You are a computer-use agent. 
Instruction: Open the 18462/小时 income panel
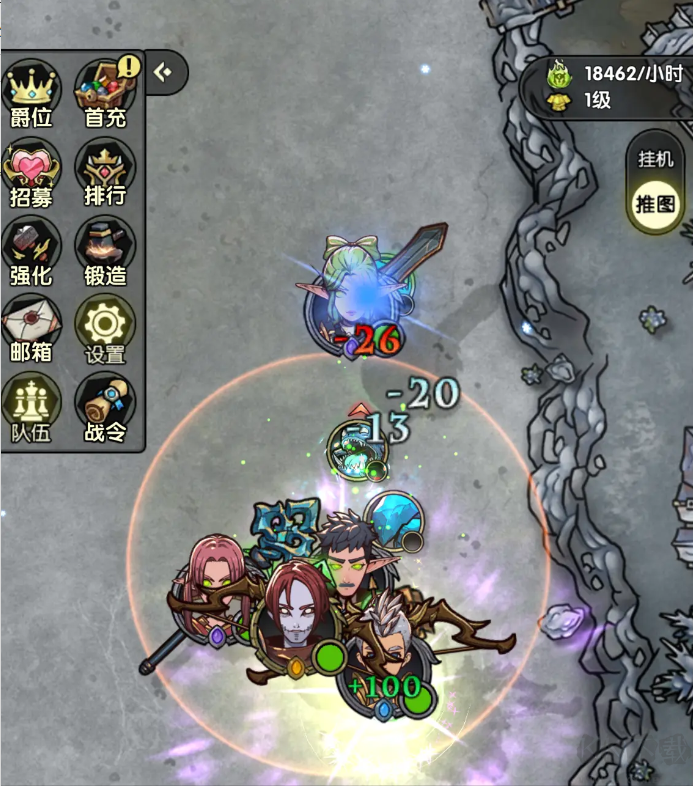617,86
